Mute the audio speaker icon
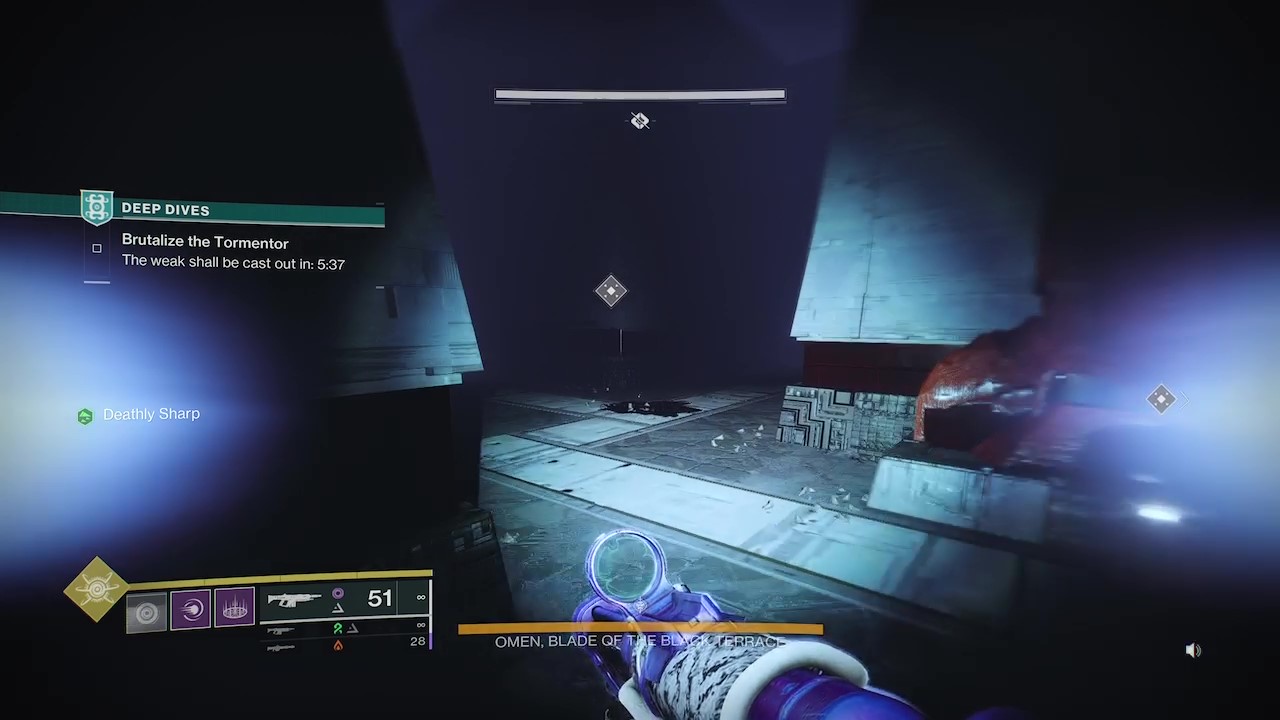The image size is (1280, 720). (x=1193, y=650)
